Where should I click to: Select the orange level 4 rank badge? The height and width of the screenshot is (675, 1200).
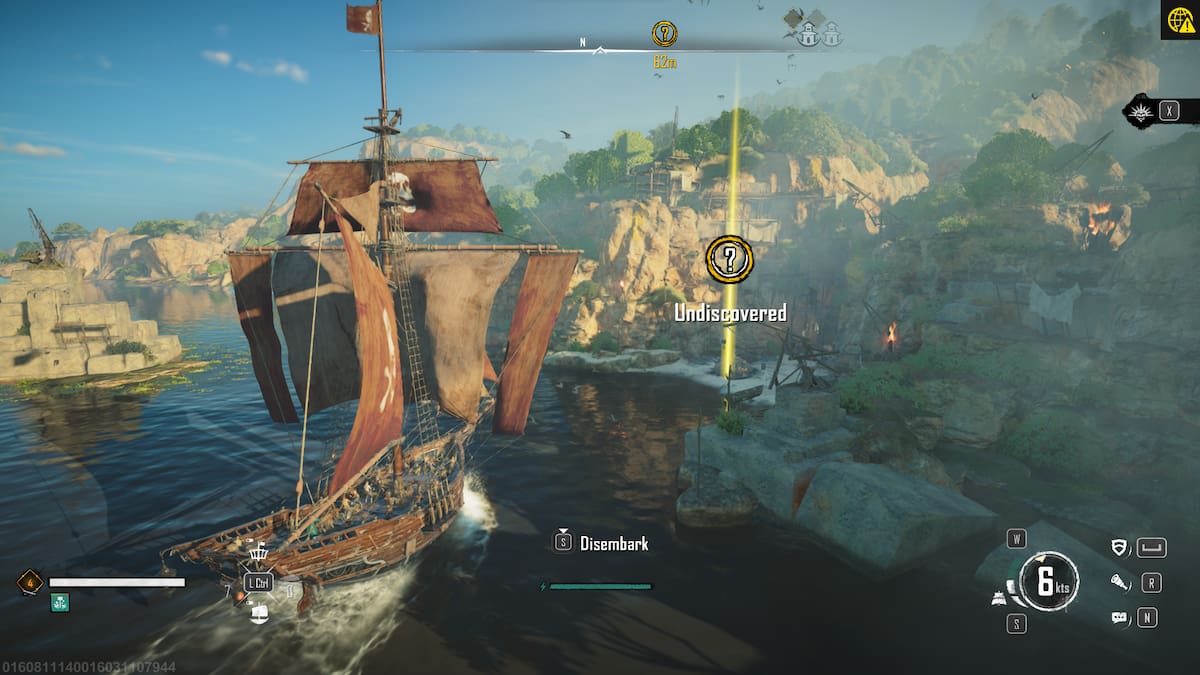click(29, 582)
